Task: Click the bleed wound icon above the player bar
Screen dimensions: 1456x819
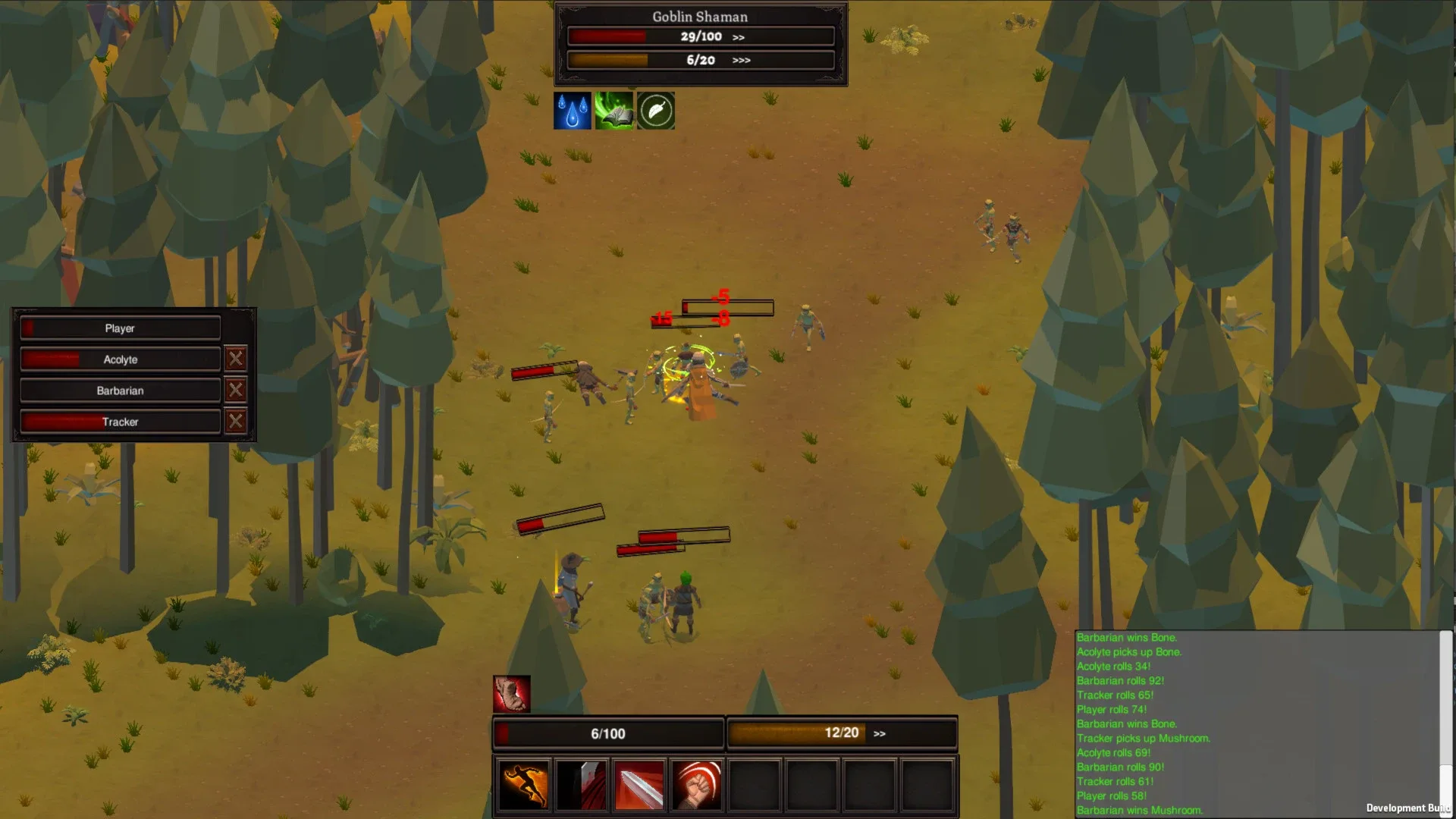Action: [513, 692]
